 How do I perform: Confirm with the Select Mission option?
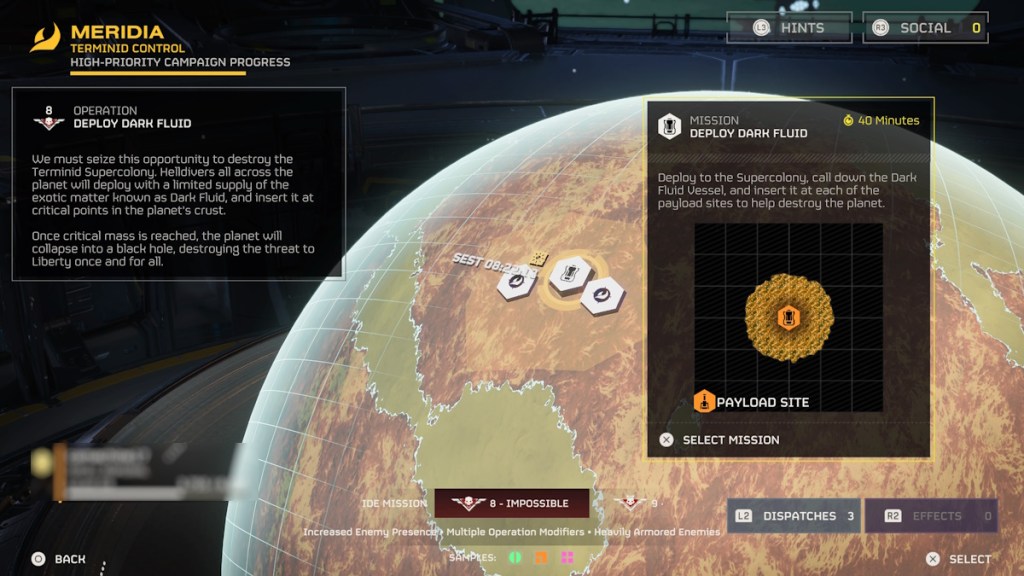pos(720,440)
